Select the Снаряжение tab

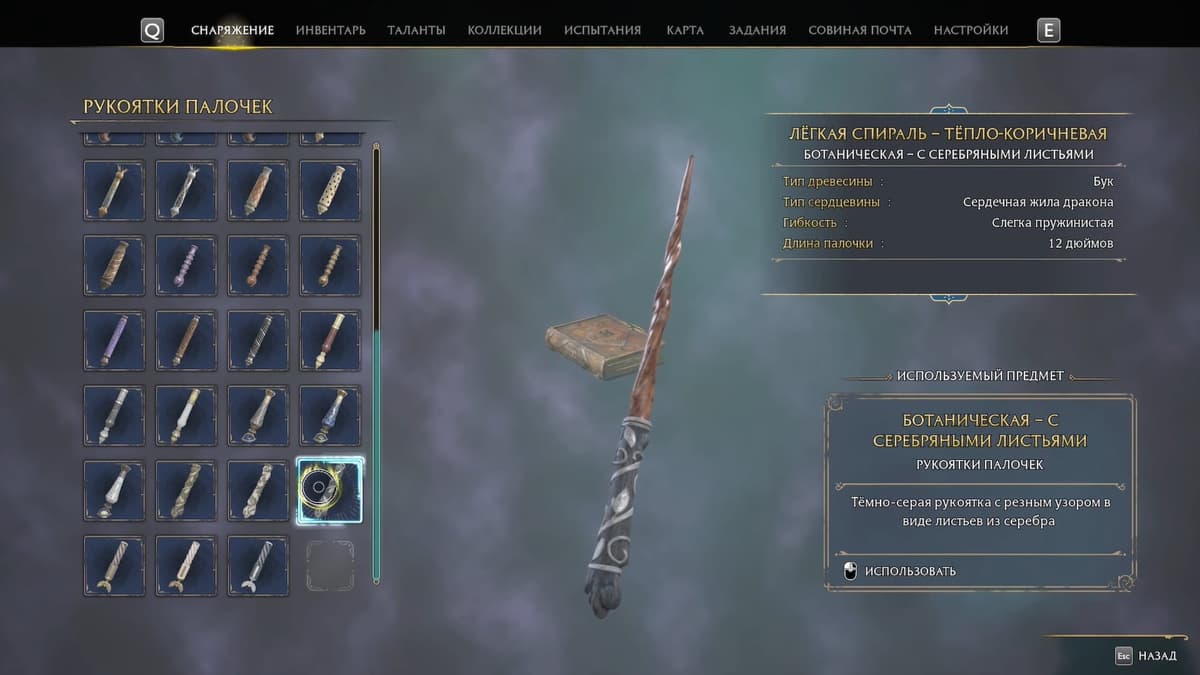(x=232, y=30)
